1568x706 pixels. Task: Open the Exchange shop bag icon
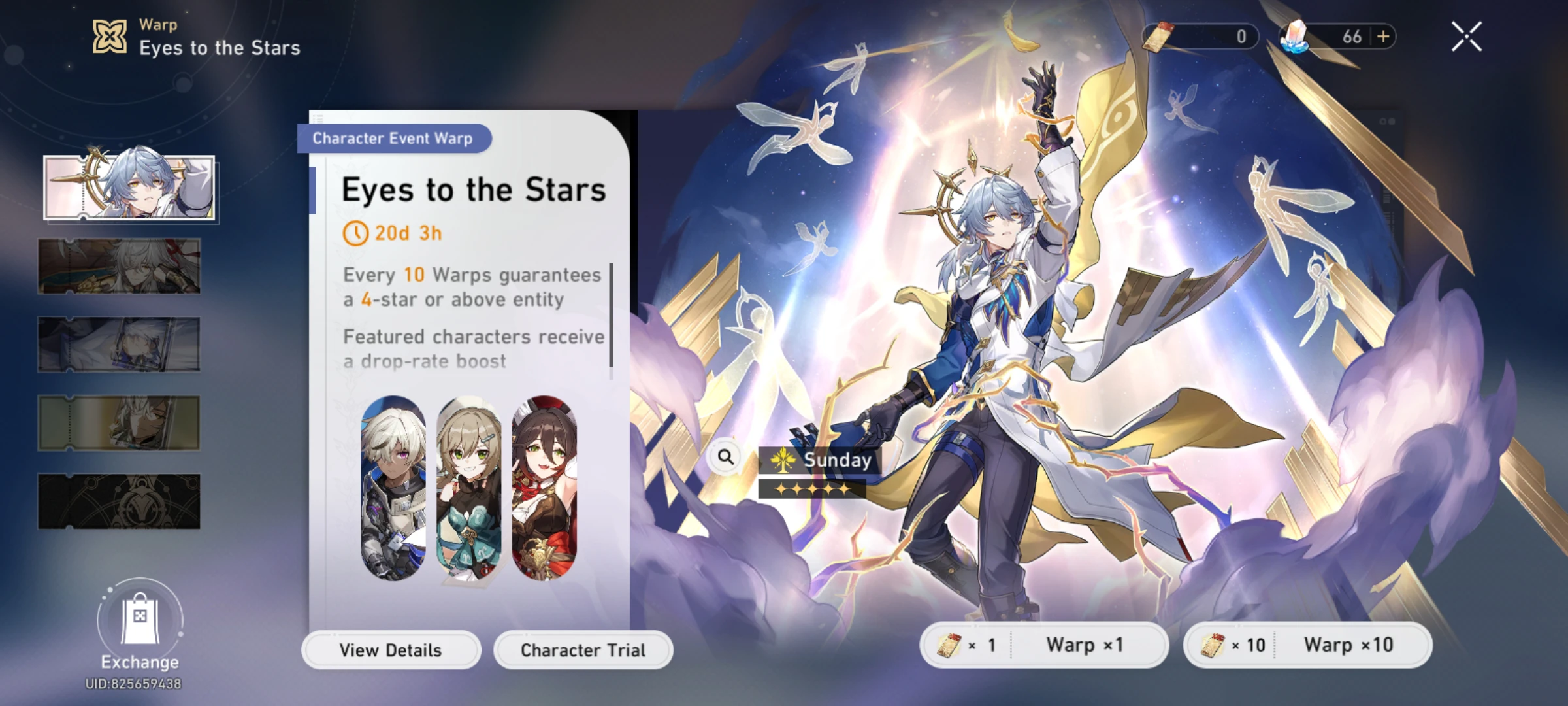[140, 621]
